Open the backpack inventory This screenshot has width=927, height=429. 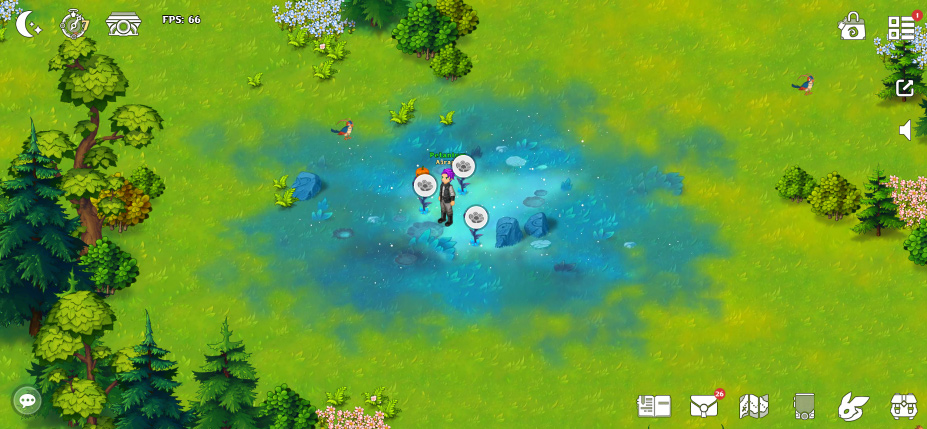[x=904, y=406]
